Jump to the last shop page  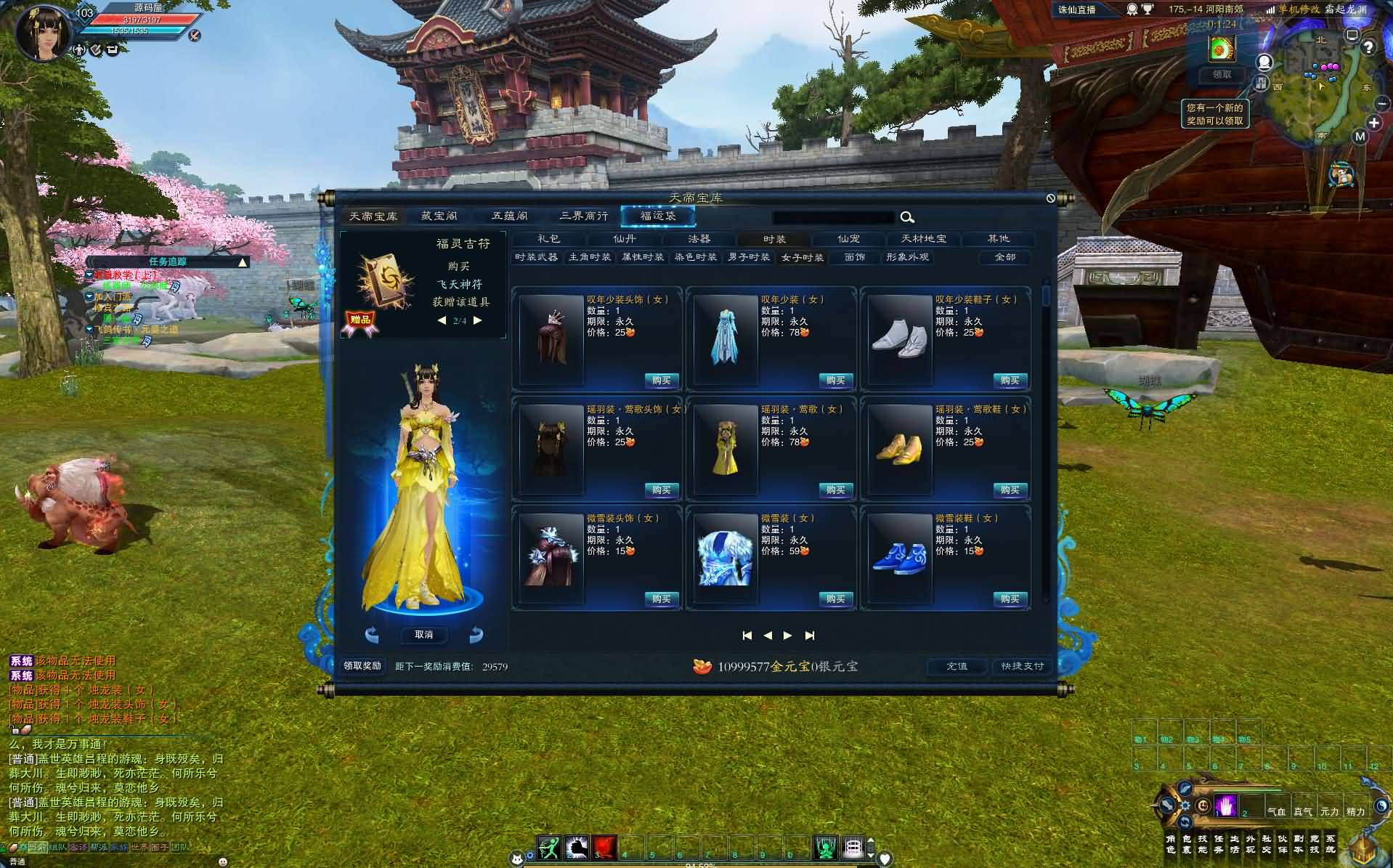810,636
